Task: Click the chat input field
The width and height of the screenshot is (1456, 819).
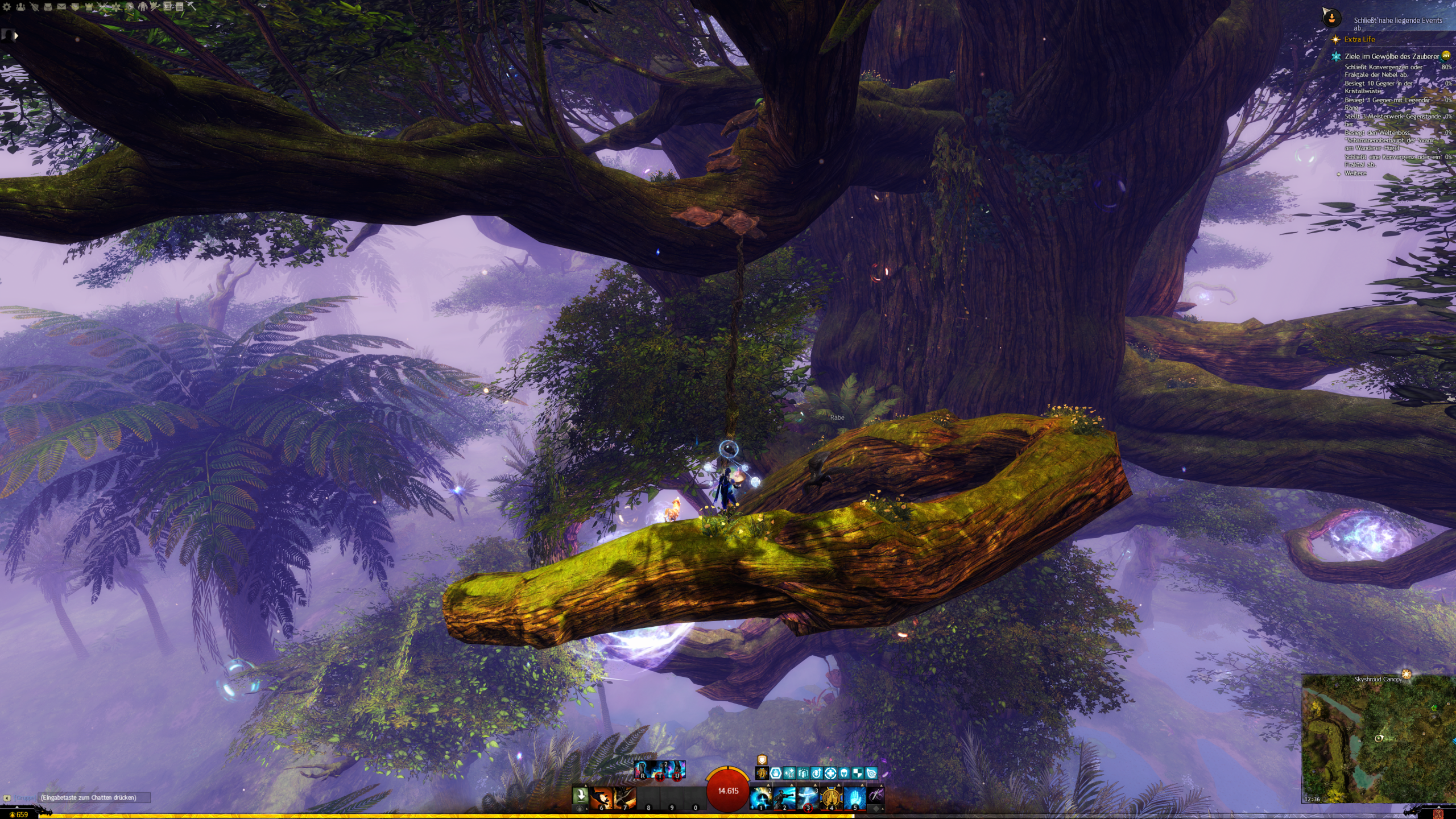Action: [x=94, y=797]
